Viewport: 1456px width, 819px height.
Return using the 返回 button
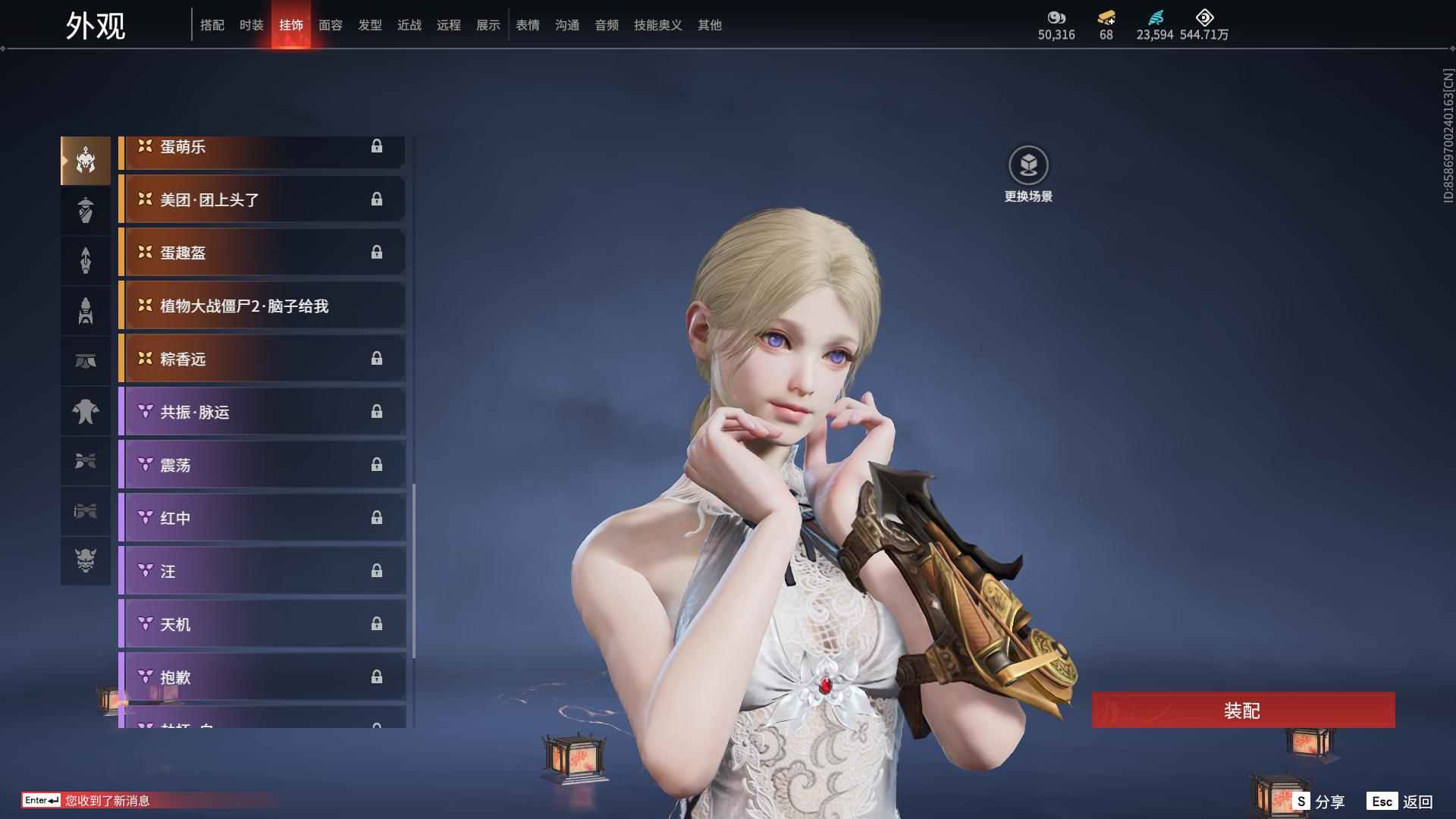coord(1401,802)
